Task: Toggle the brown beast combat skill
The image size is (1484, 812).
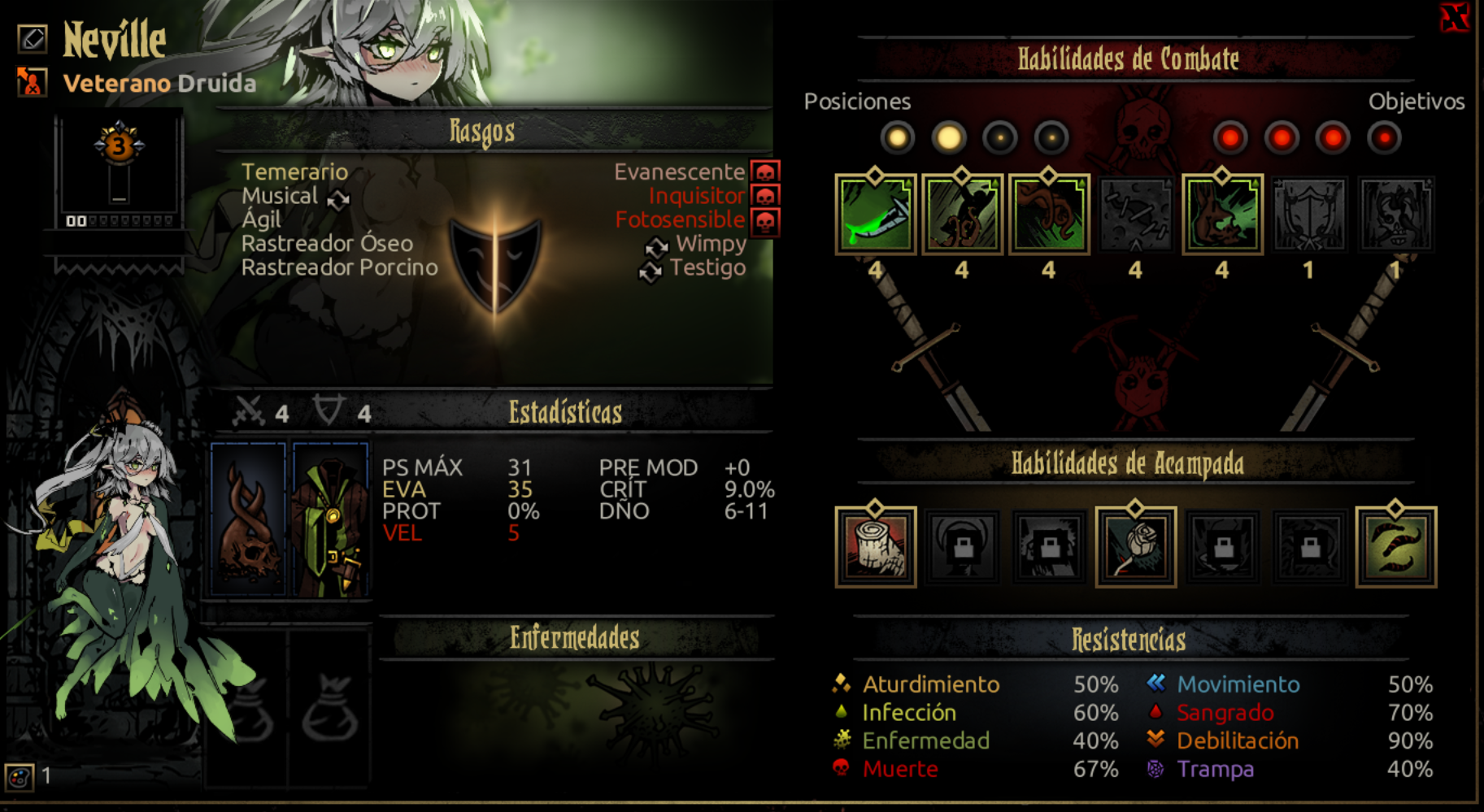Action: 1222,215
